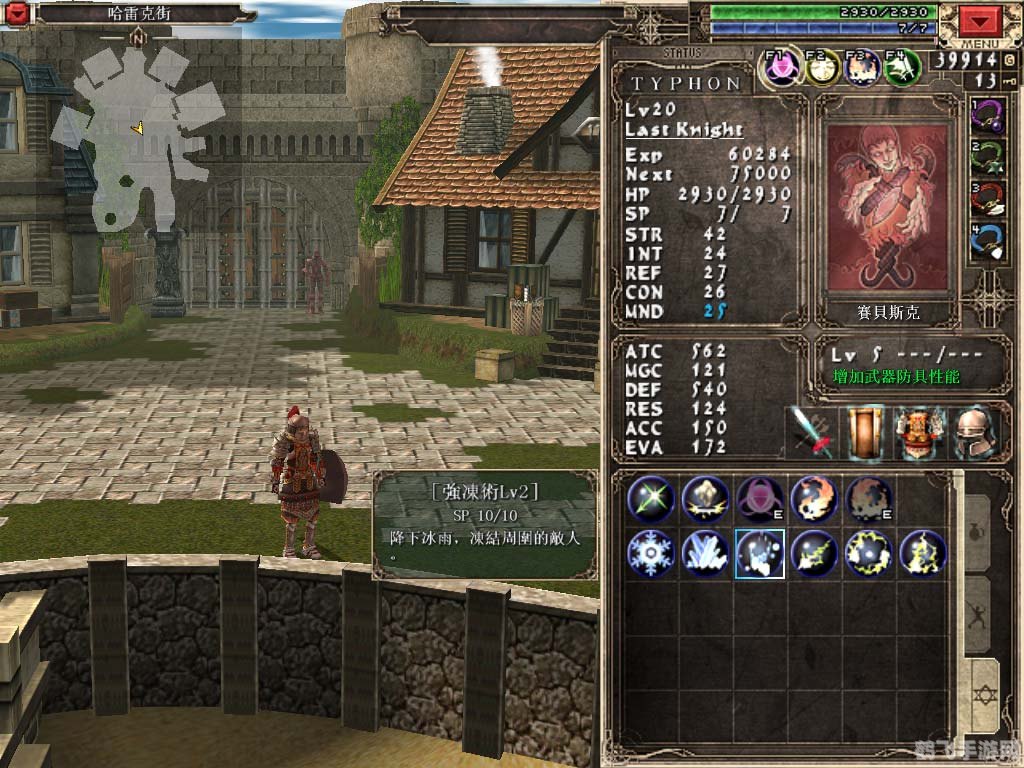1024x768 pixels.
Task: Use the F4 green skill shortcut
Action: click(902, 68)
